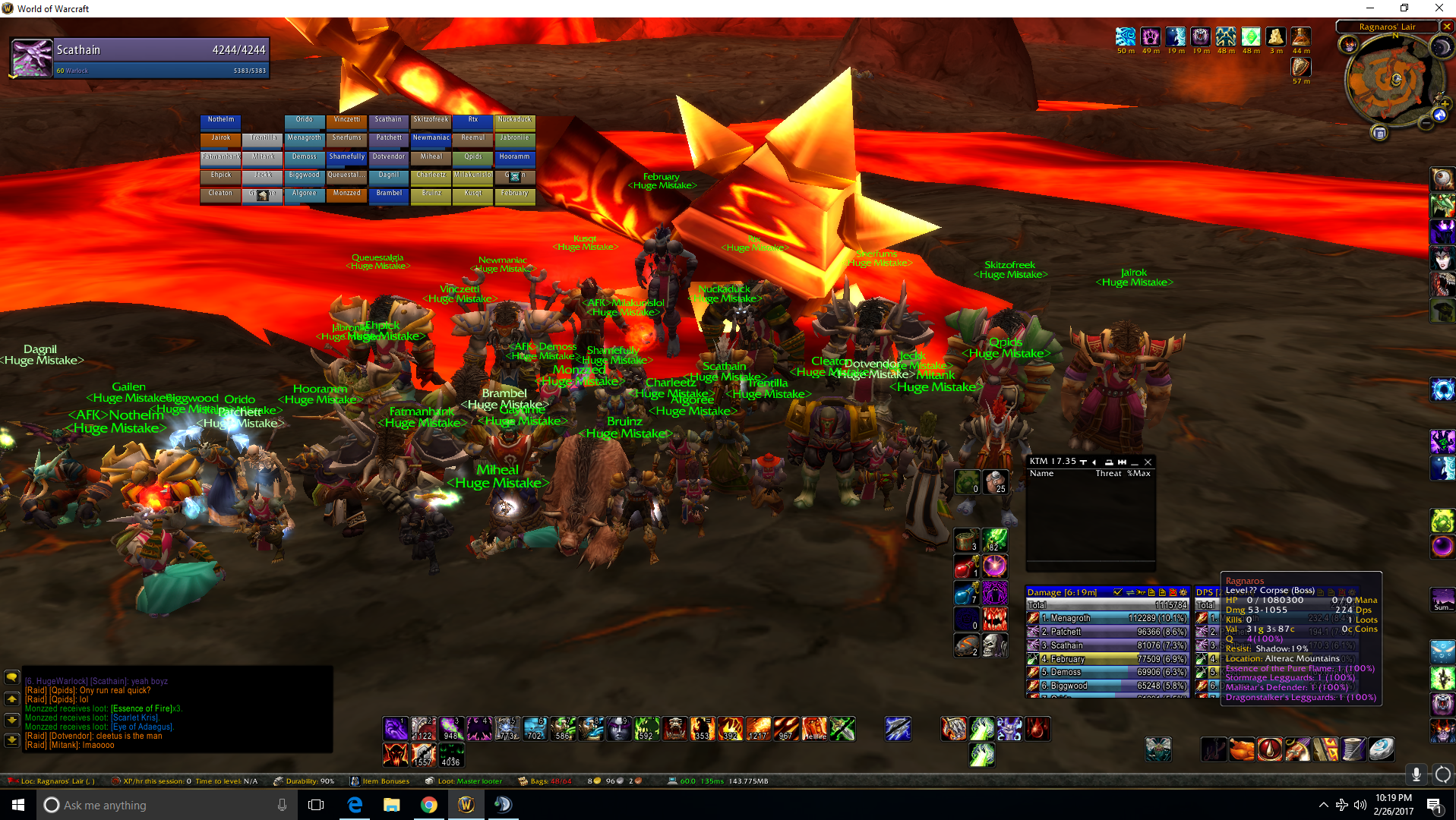The height and width of the screenshot is (820, 1456).
Task: Toggle the voice chat microphone button
Action: (x=1416, y=774)
